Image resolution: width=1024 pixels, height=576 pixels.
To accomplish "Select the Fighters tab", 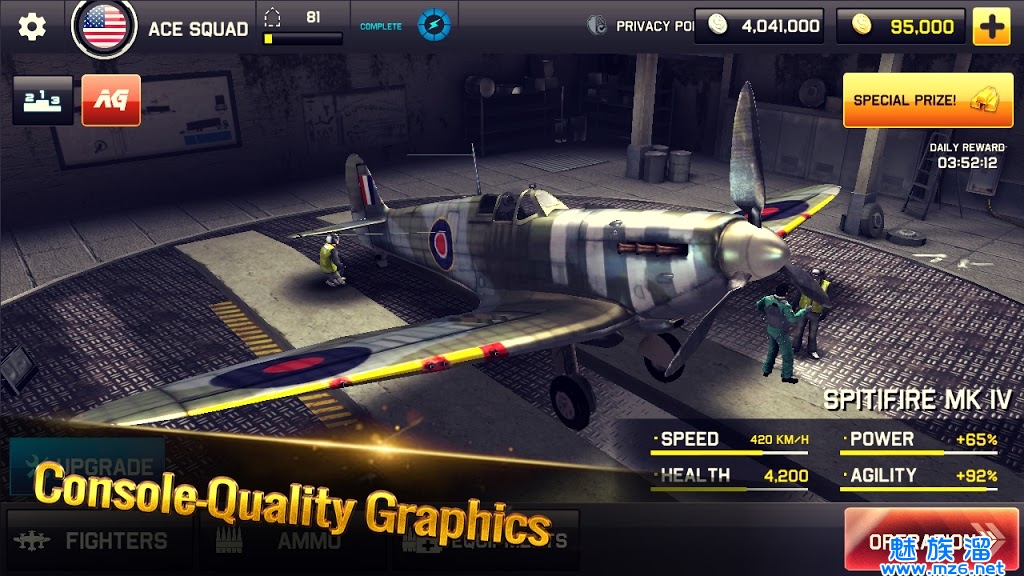I will click(x=98, y=541).
